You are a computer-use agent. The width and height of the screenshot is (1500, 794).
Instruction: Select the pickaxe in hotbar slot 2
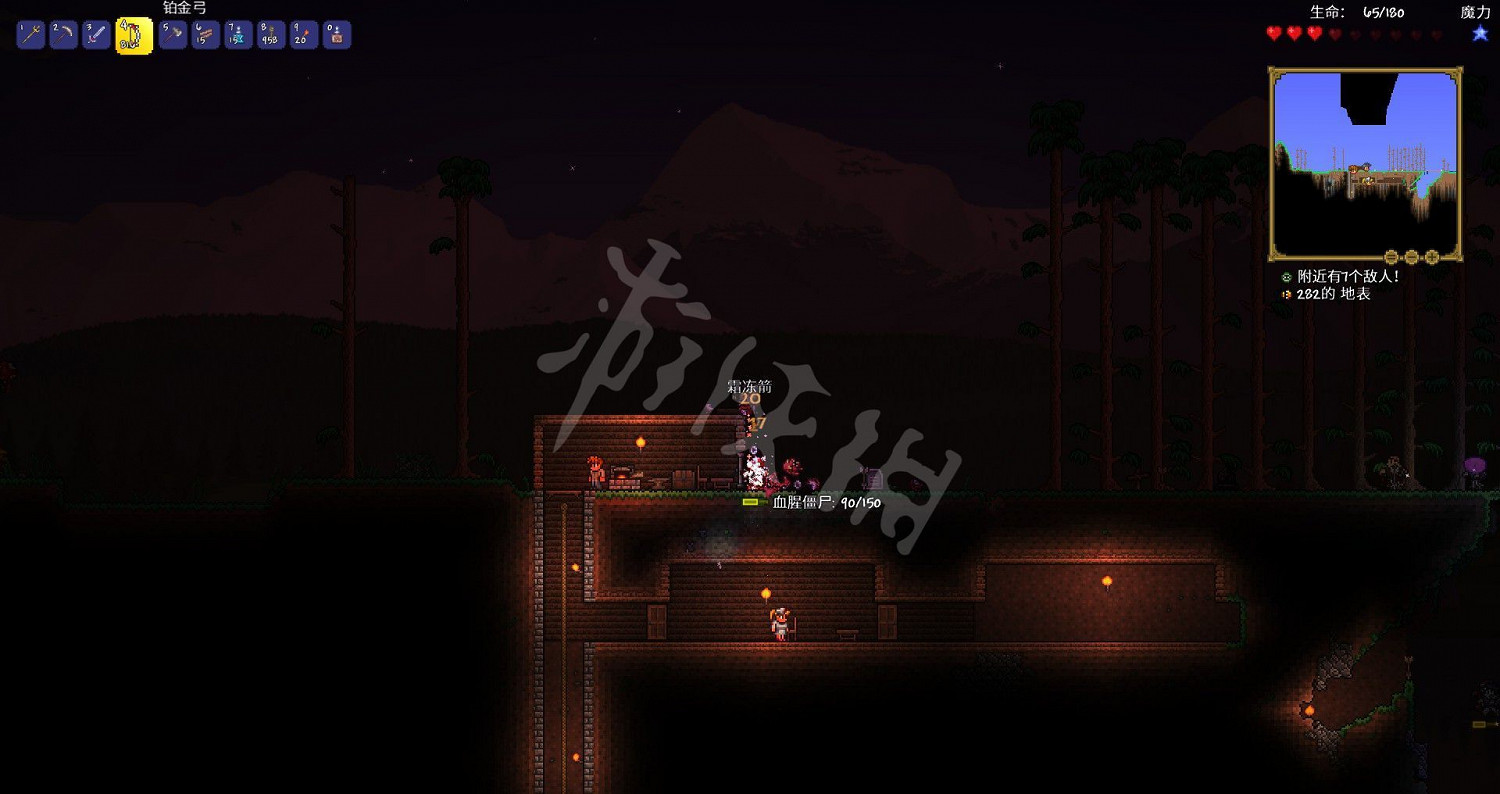pos(63,33)
